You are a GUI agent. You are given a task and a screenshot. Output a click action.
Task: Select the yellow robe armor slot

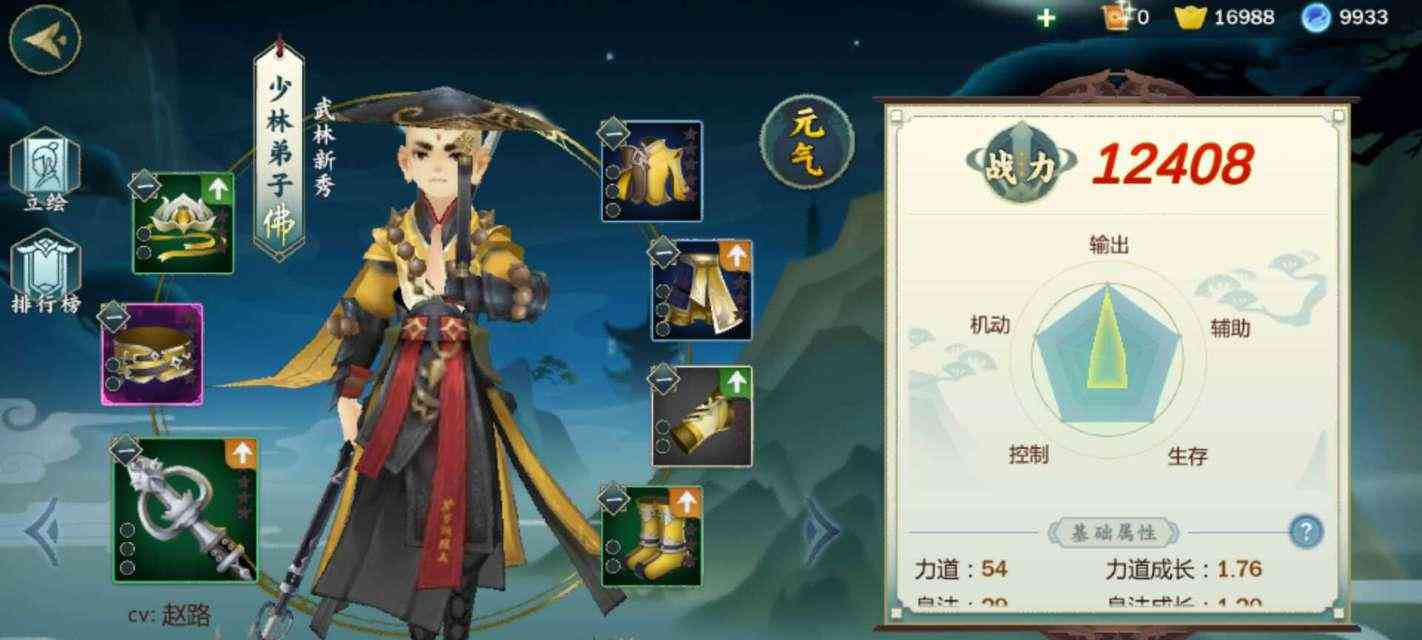(651, 171)
